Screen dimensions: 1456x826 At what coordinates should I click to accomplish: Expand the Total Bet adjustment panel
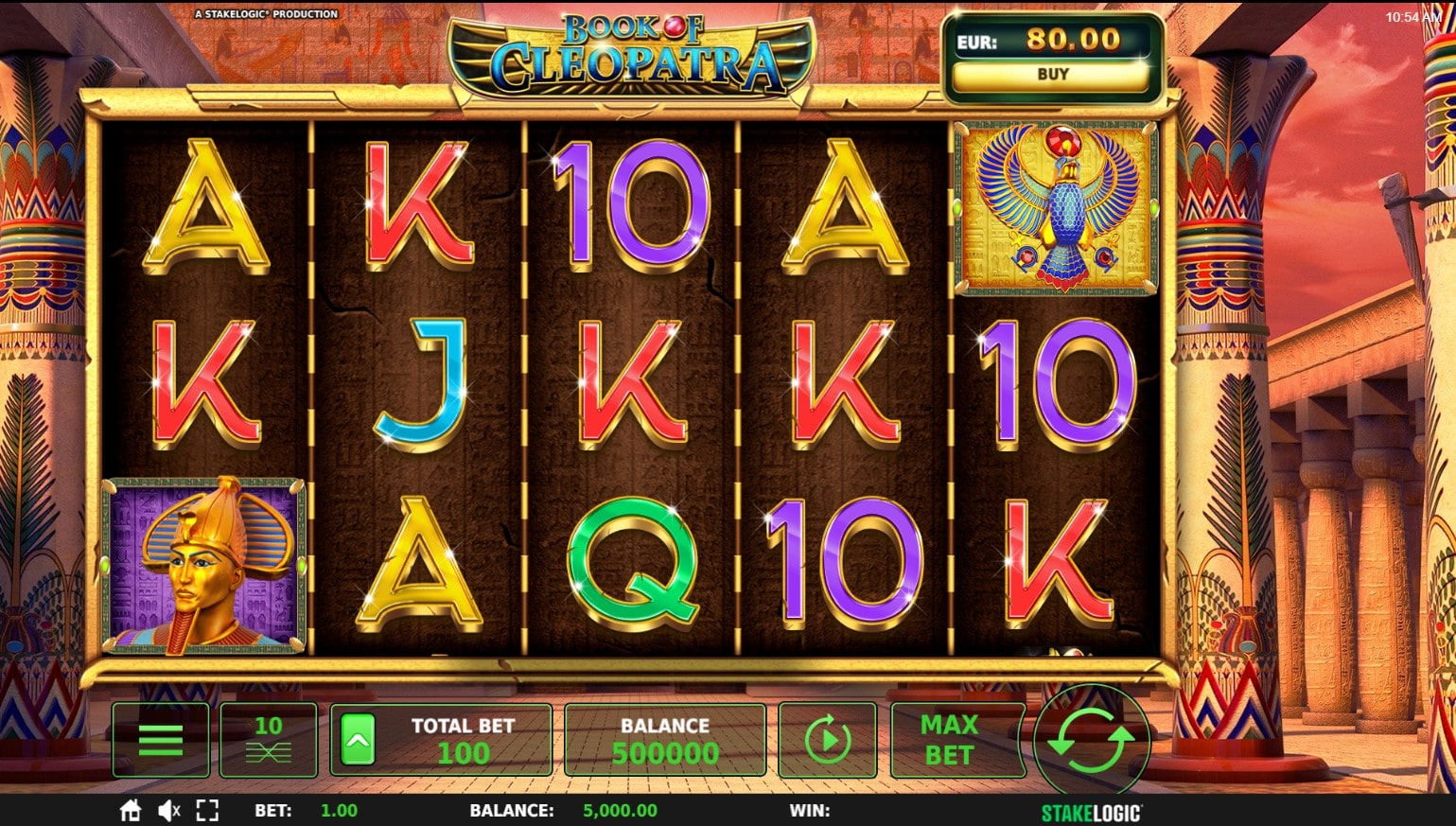click(x=464, y=739)
